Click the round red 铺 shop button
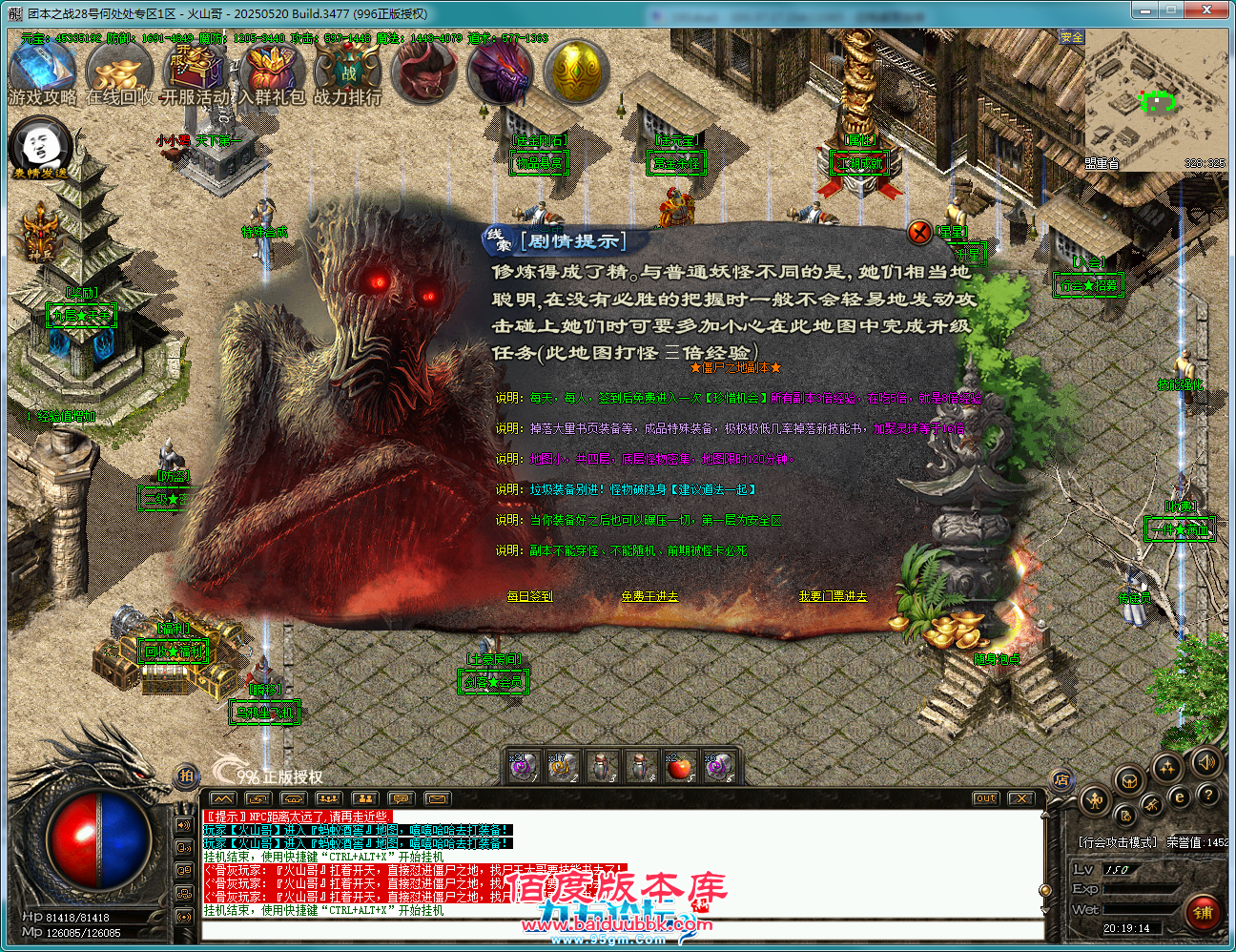This screenshot has height=952, width=1236. pos(1203,913)
